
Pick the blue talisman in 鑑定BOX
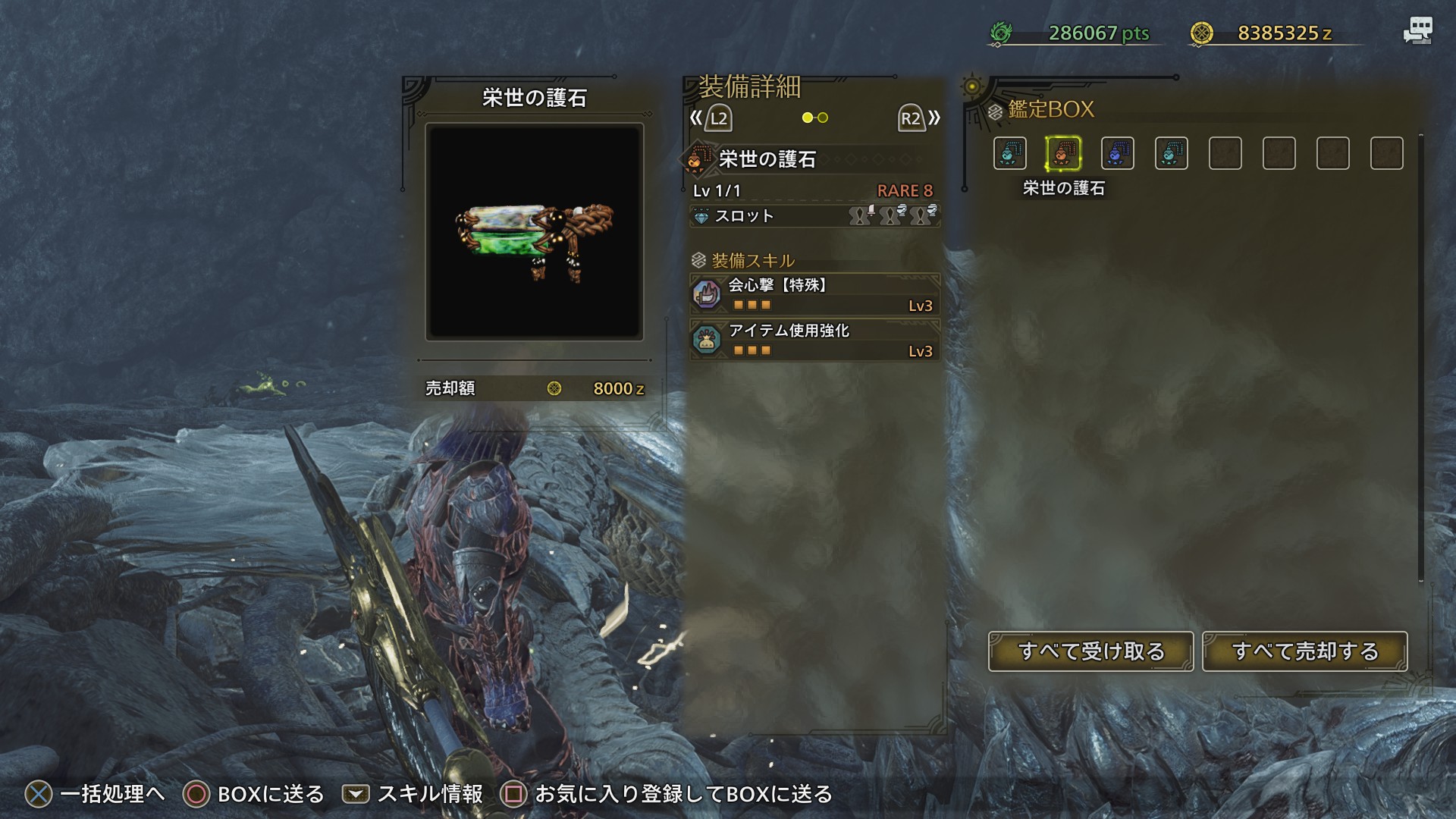[1117, 154]
